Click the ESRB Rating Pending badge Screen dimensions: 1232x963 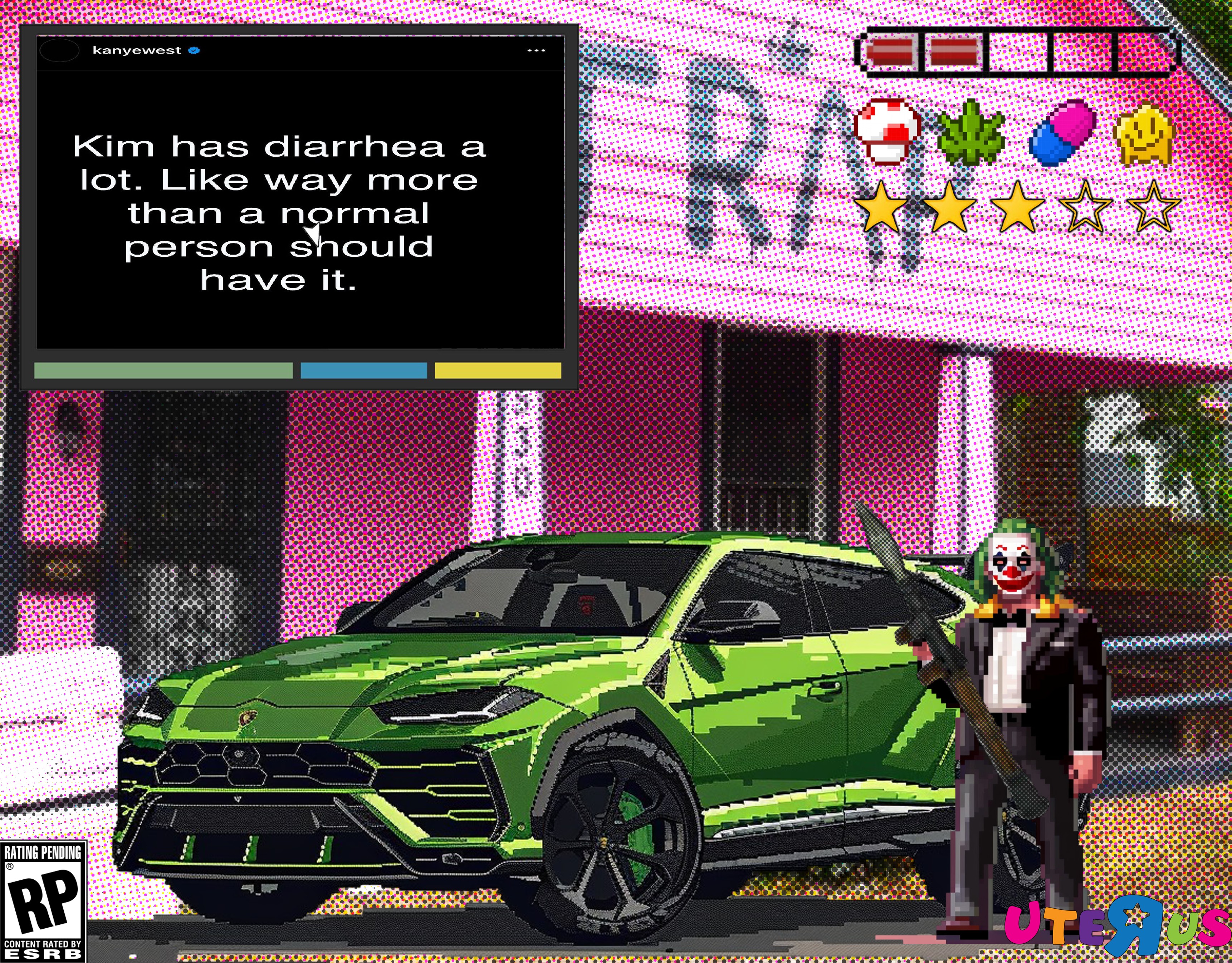pos(43,902)
